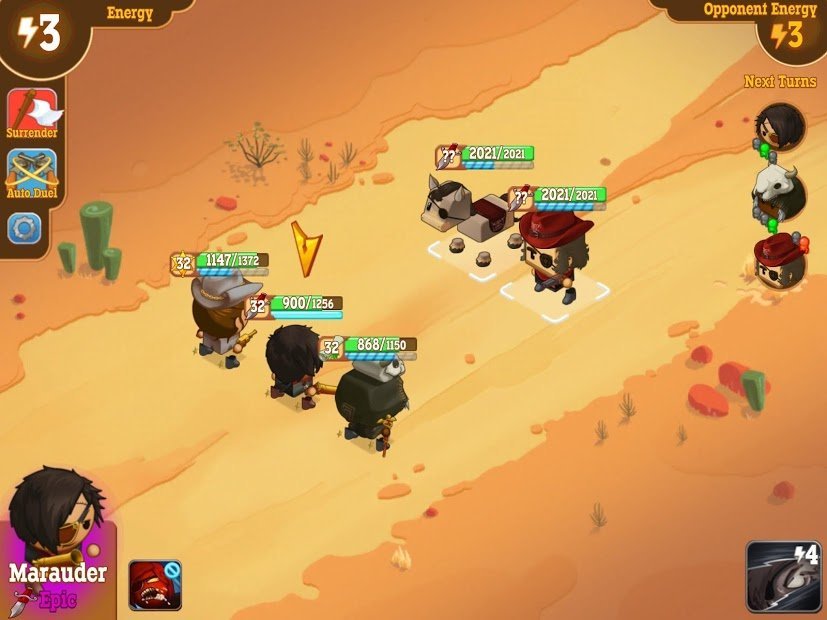Viewport: 827px width, 620px height.
Task: Toggle Auto Duel mode
Action: 32,173
